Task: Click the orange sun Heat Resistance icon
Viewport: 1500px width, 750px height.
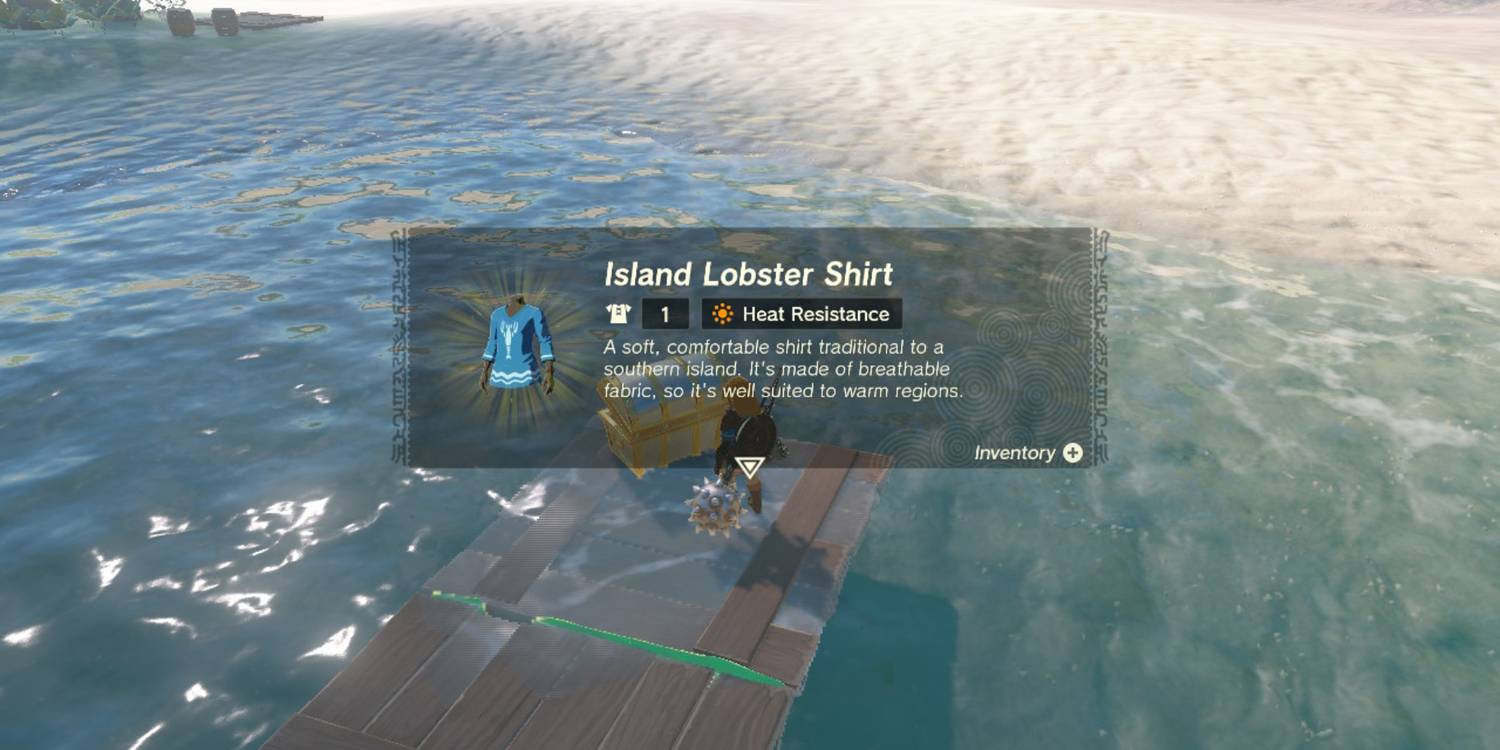Action: click(x=724, y=313)
